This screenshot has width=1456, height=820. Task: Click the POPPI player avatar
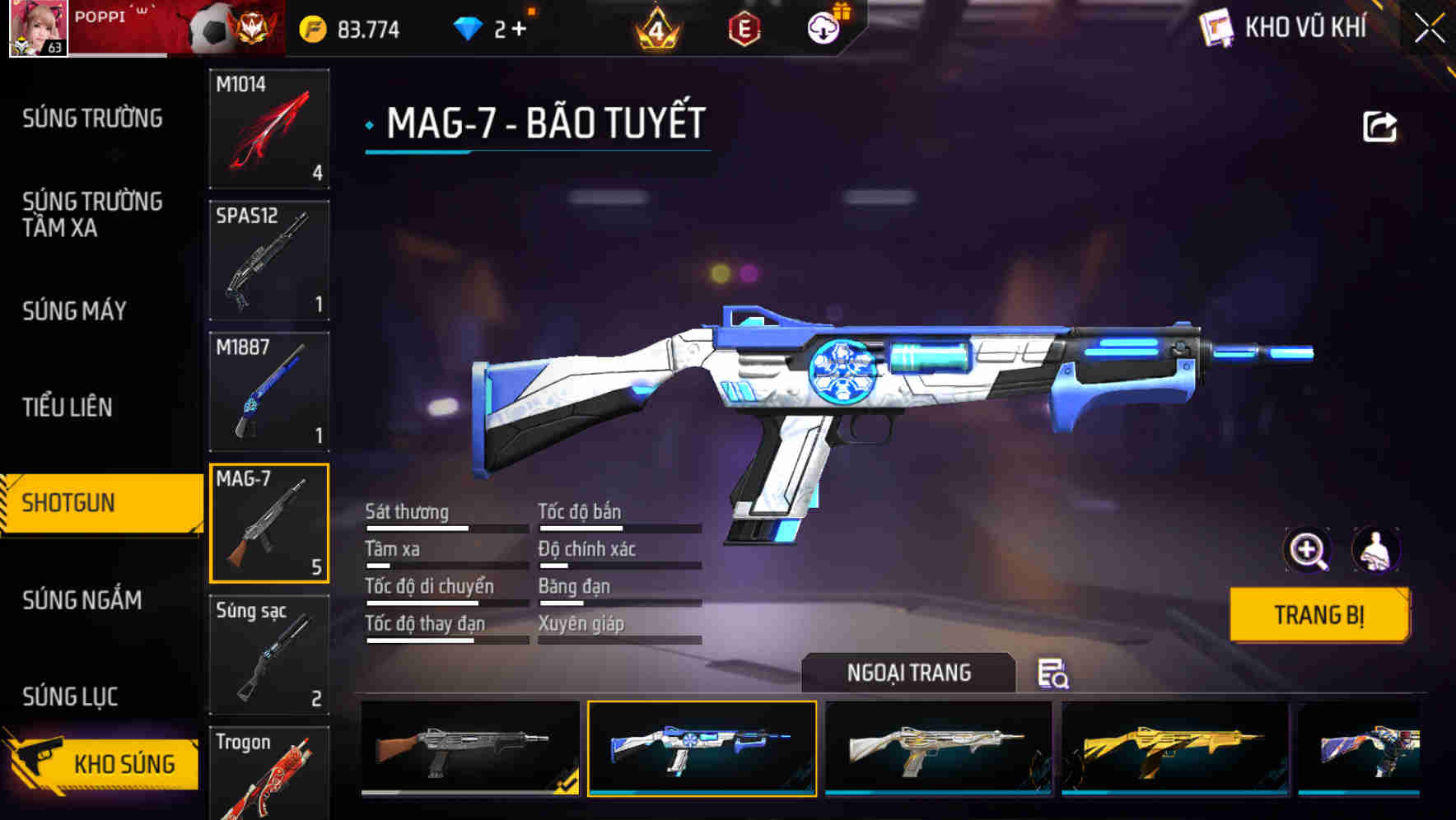(37, 27)
